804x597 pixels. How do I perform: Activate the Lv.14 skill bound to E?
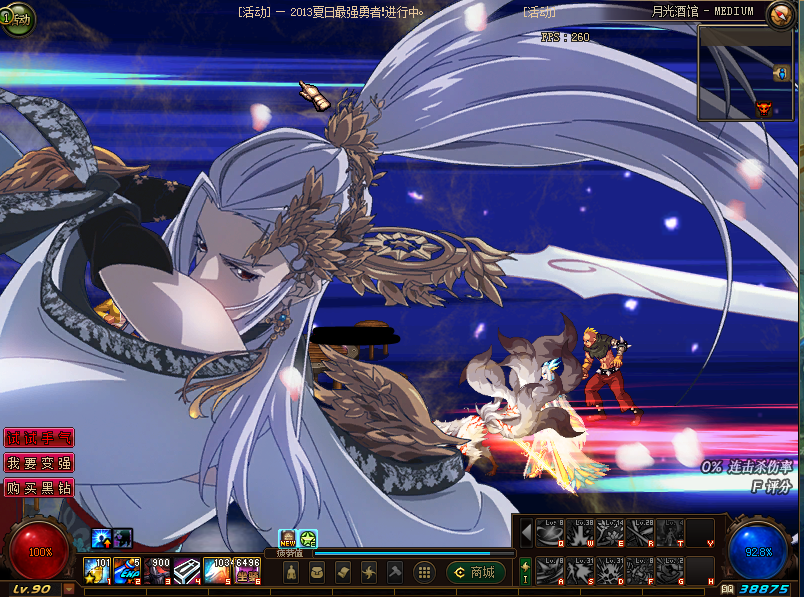coord(611,533)
